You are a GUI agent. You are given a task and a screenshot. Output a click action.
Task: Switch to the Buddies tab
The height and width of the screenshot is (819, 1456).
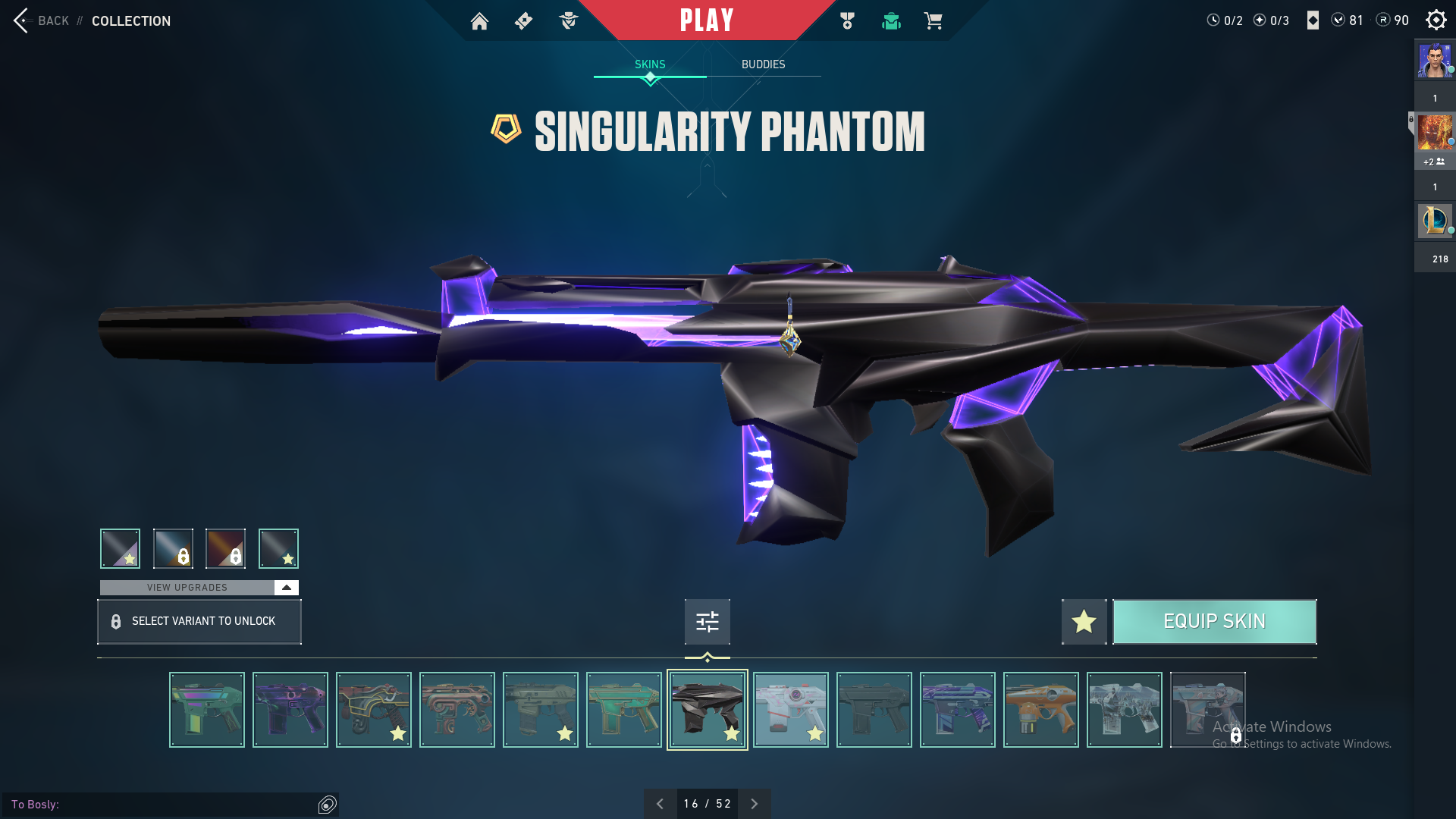[763, 64]
